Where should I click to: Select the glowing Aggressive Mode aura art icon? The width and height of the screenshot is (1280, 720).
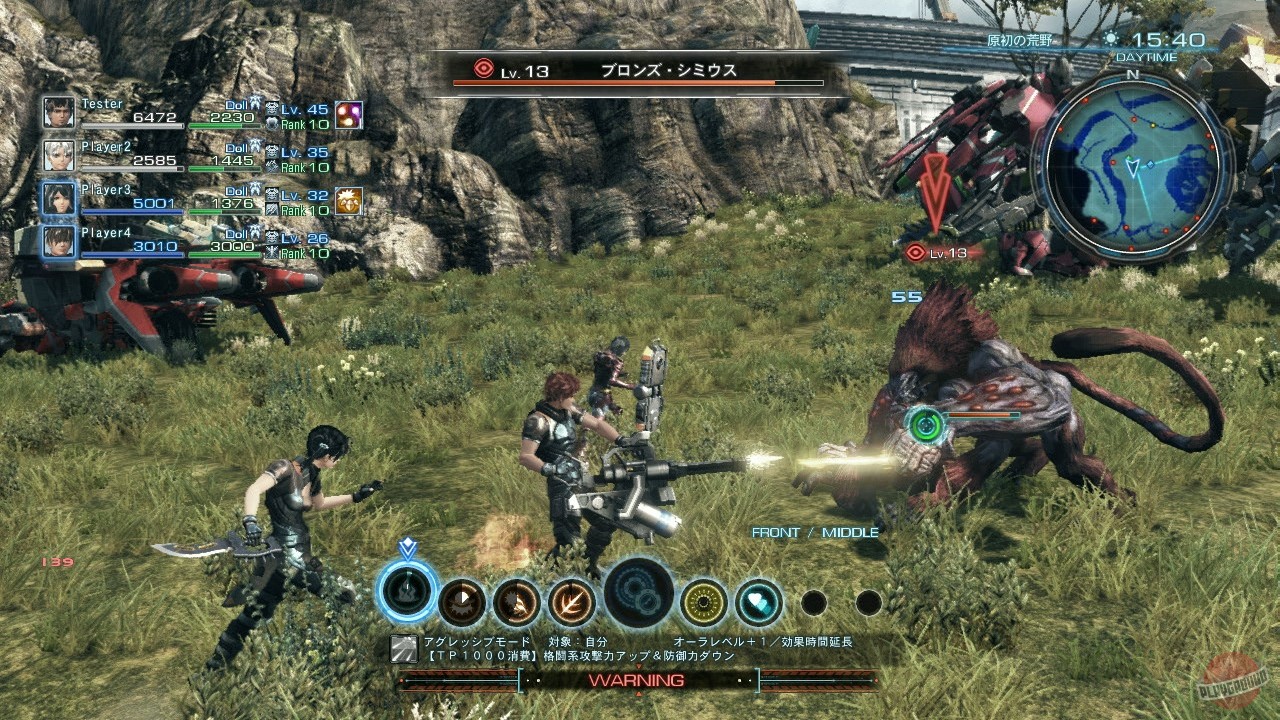(x=408, y=592)
